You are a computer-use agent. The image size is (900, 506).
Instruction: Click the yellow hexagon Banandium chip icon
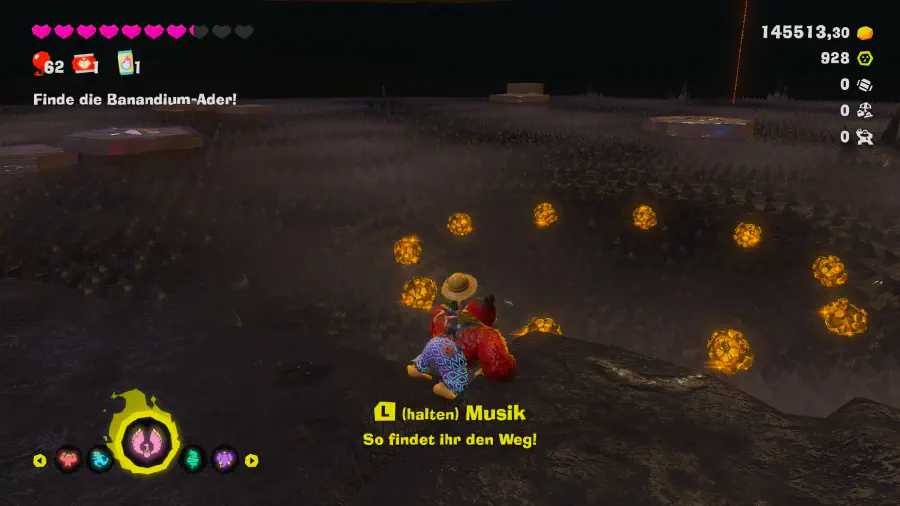click(x=865, y=59)
